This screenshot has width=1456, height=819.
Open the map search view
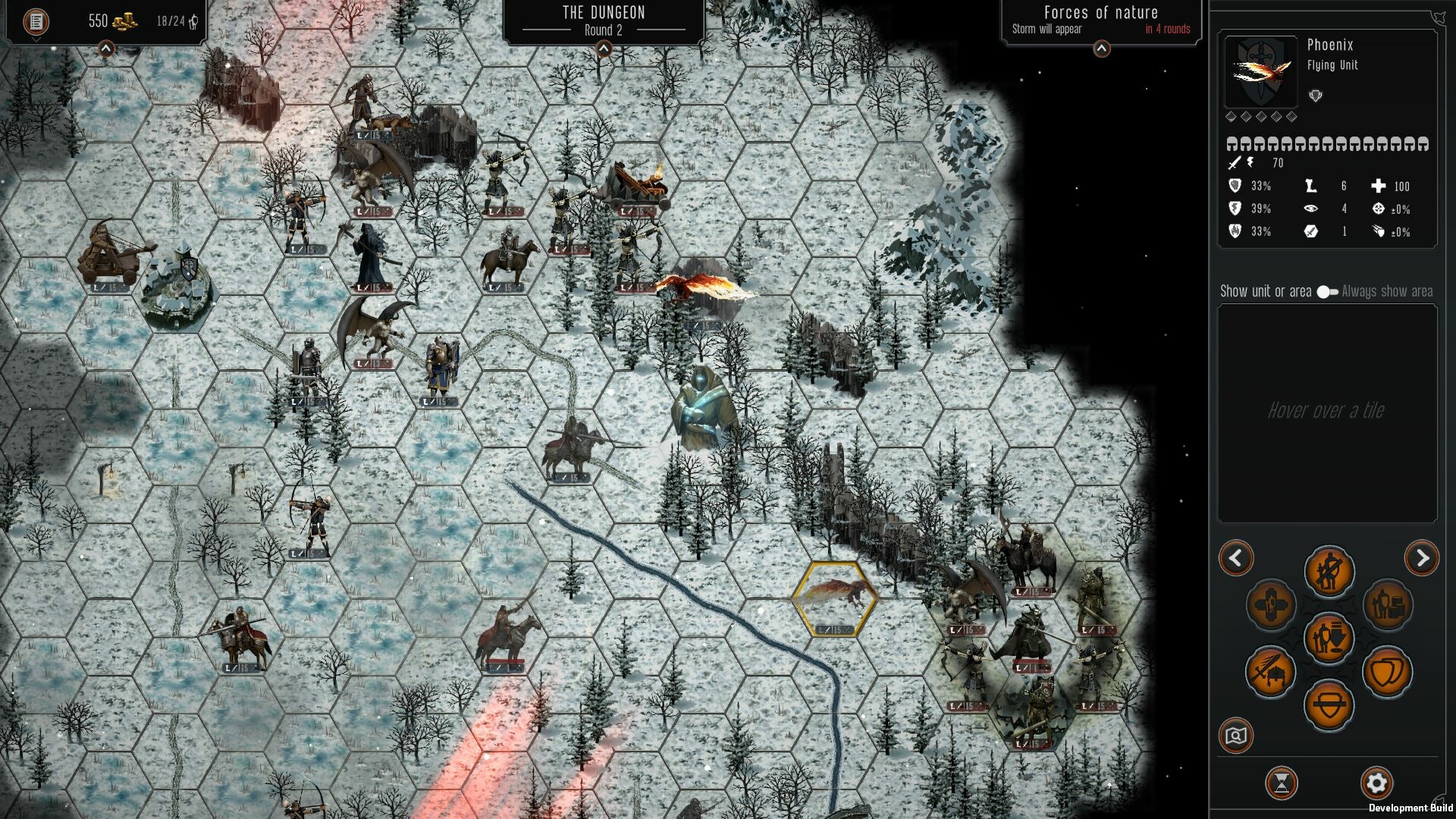(1236, 736)
